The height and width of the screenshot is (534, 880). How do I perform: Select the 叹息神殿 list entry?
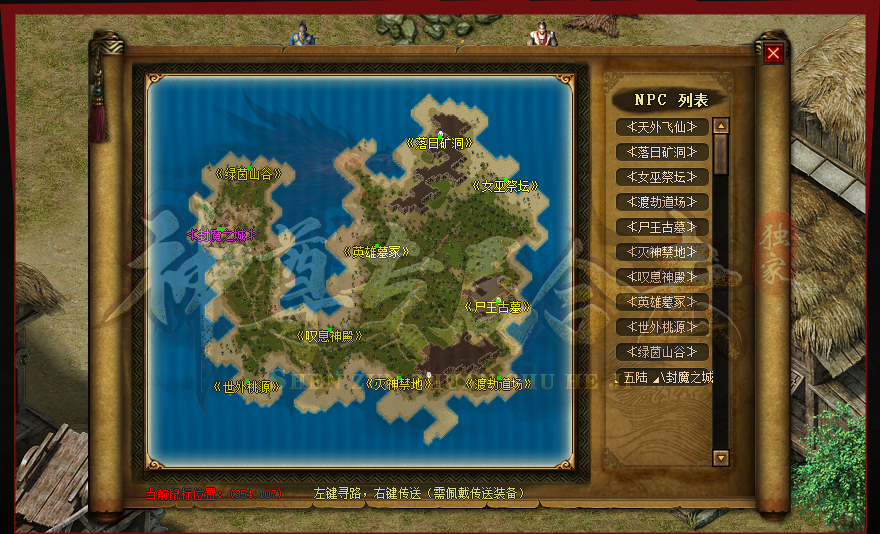click(662, 277)
